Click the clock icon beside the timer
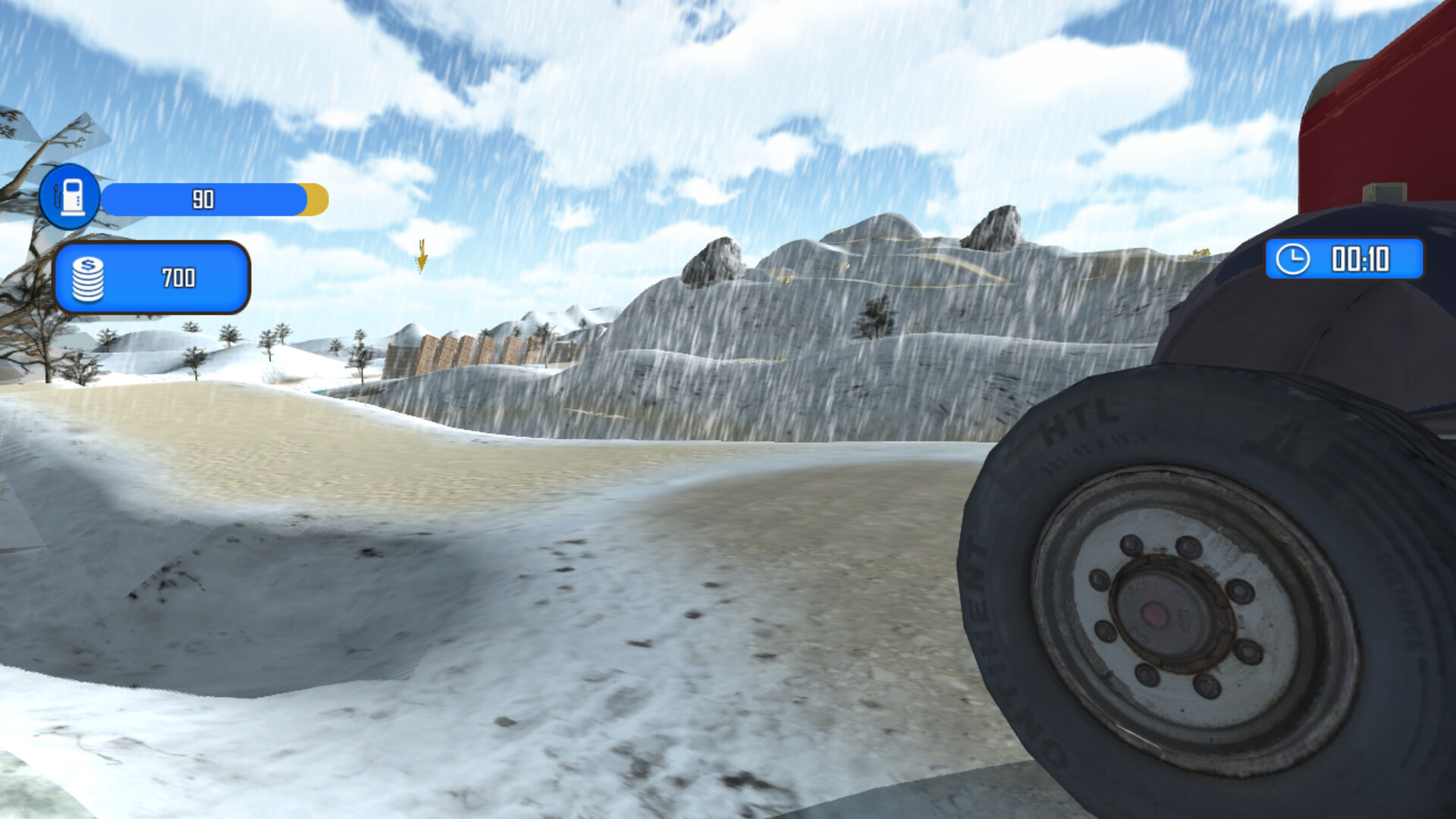1456x819 pixels. [1291, 260]
